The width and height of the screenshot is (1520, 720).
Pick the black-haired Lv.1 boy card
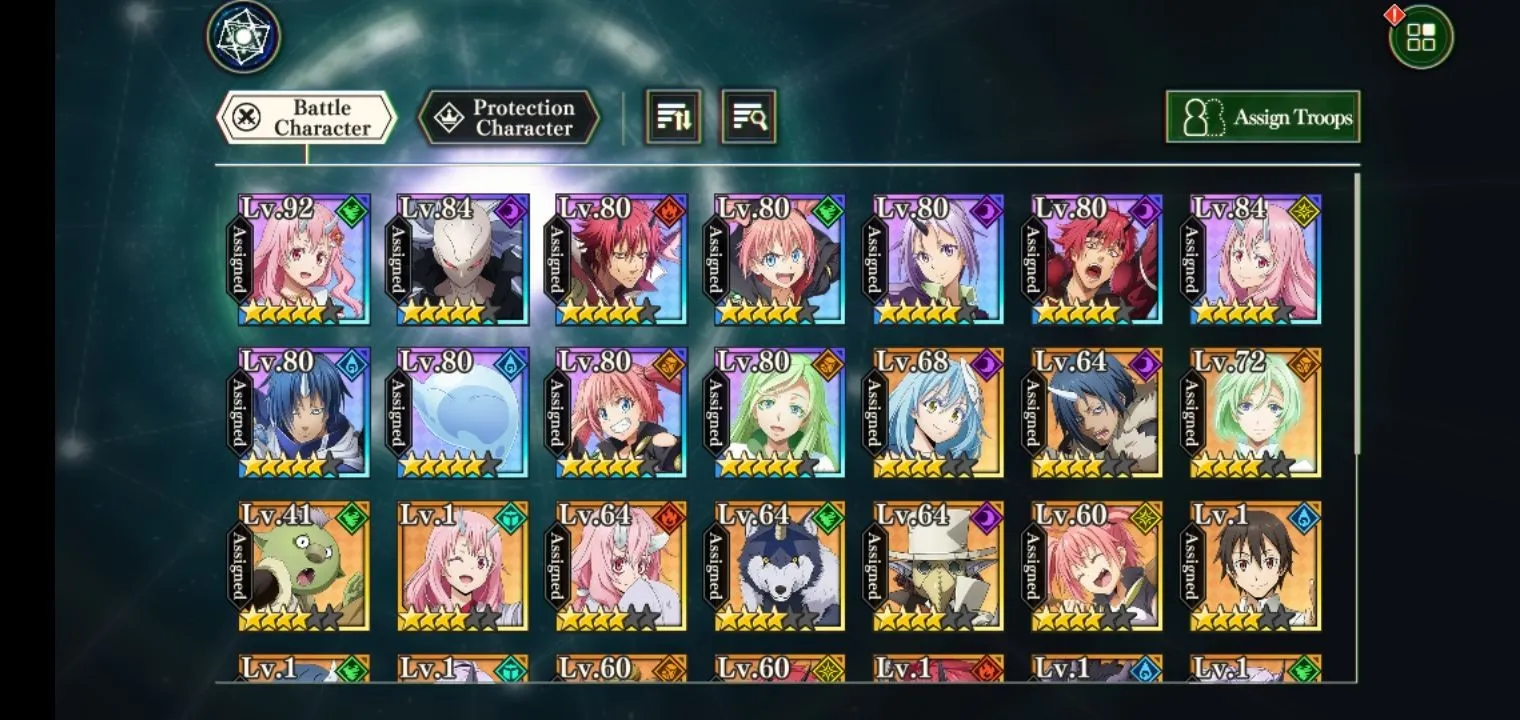1256,566
